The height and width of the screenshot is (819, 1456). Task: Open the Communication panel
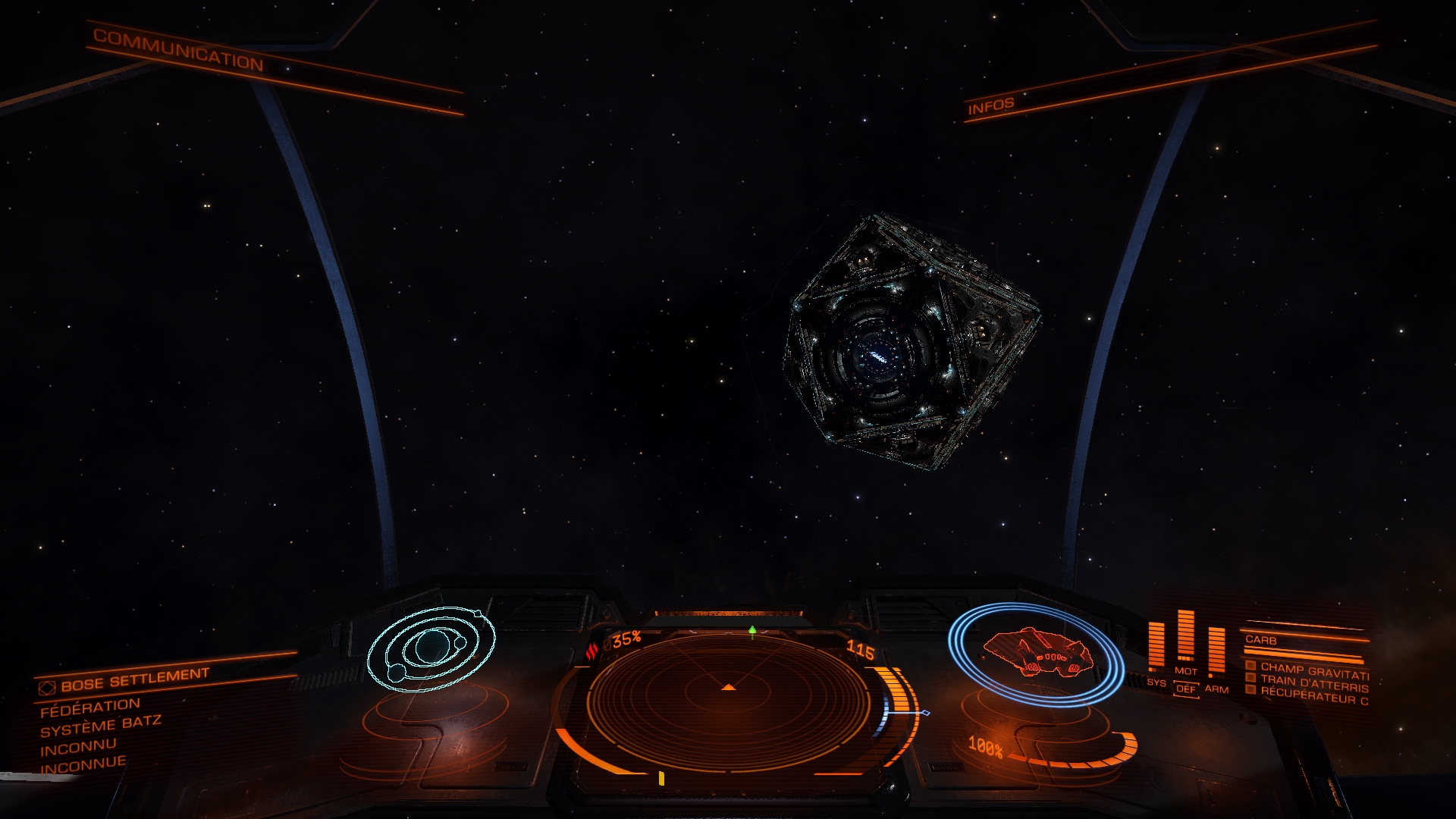point(178,50)
